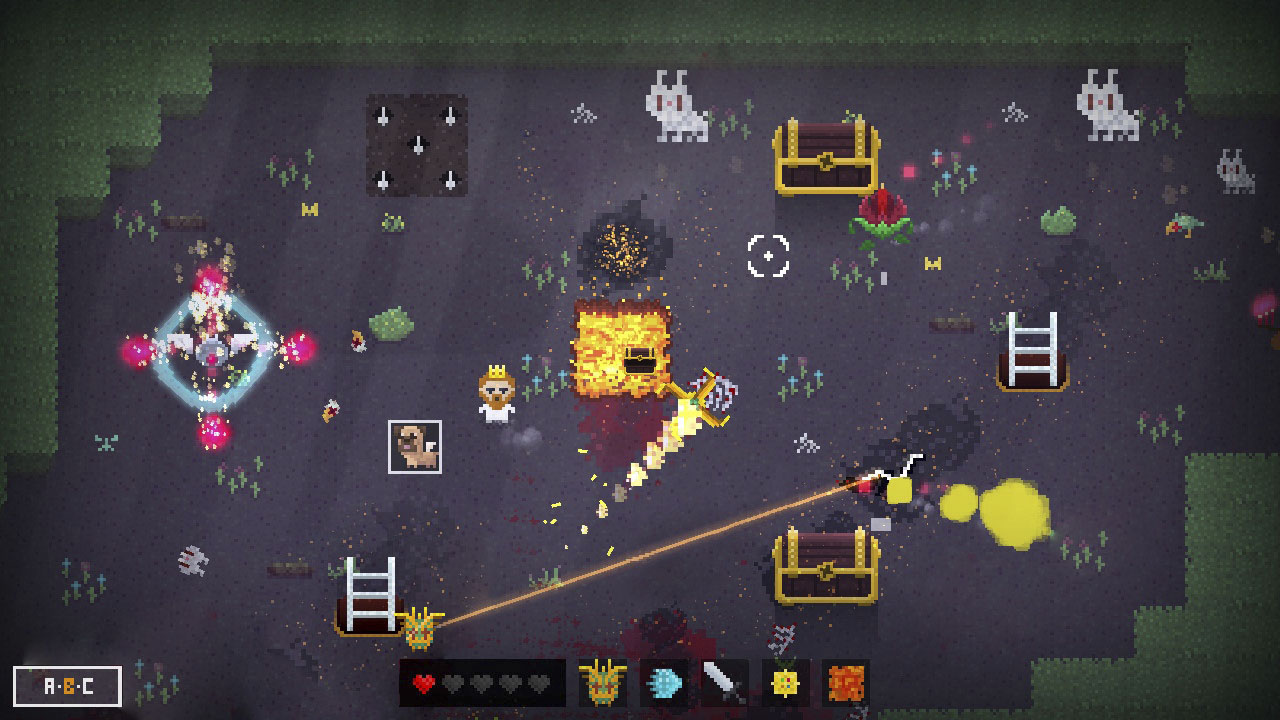Image resolution: width=1280 pixels, height=720 pixels.
Task: Select the A in the A·B·C indicator
Action: (x=48, y=685)
